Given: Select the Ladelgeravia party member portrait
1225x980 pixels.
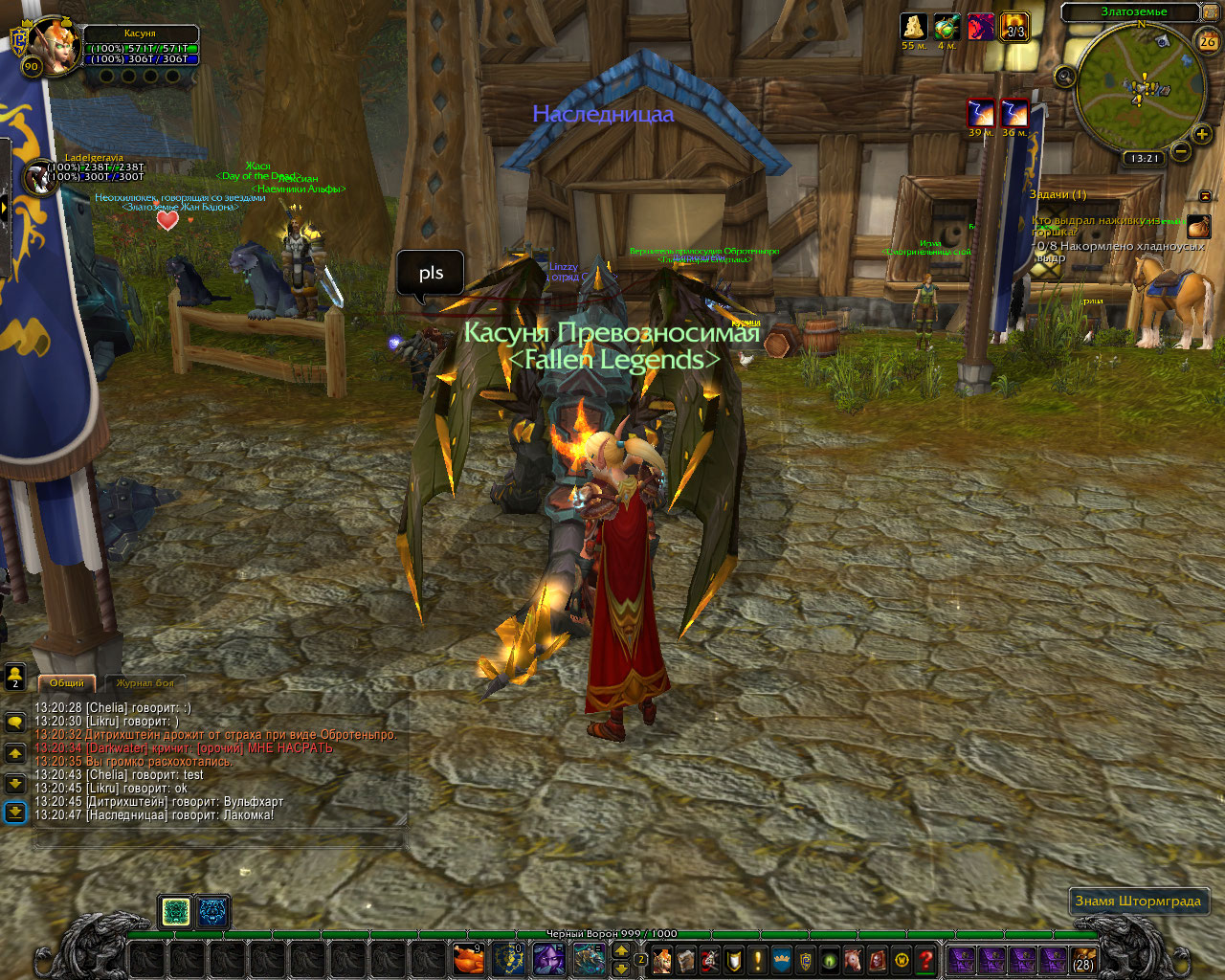Looking at the screenshot, I should [40, 178].
